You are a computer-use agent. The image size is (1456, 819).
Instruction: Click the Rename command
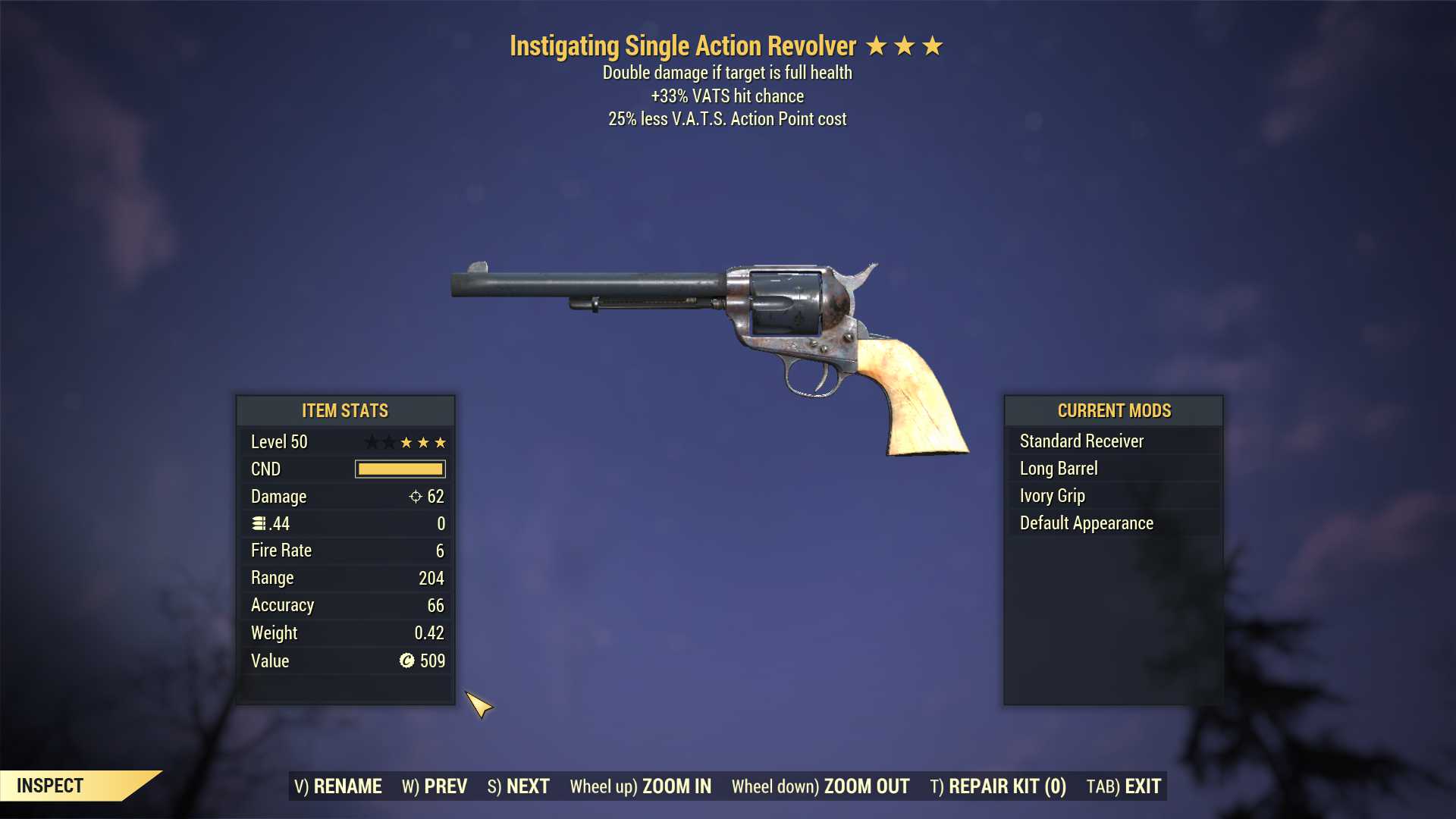click(338, 786)
